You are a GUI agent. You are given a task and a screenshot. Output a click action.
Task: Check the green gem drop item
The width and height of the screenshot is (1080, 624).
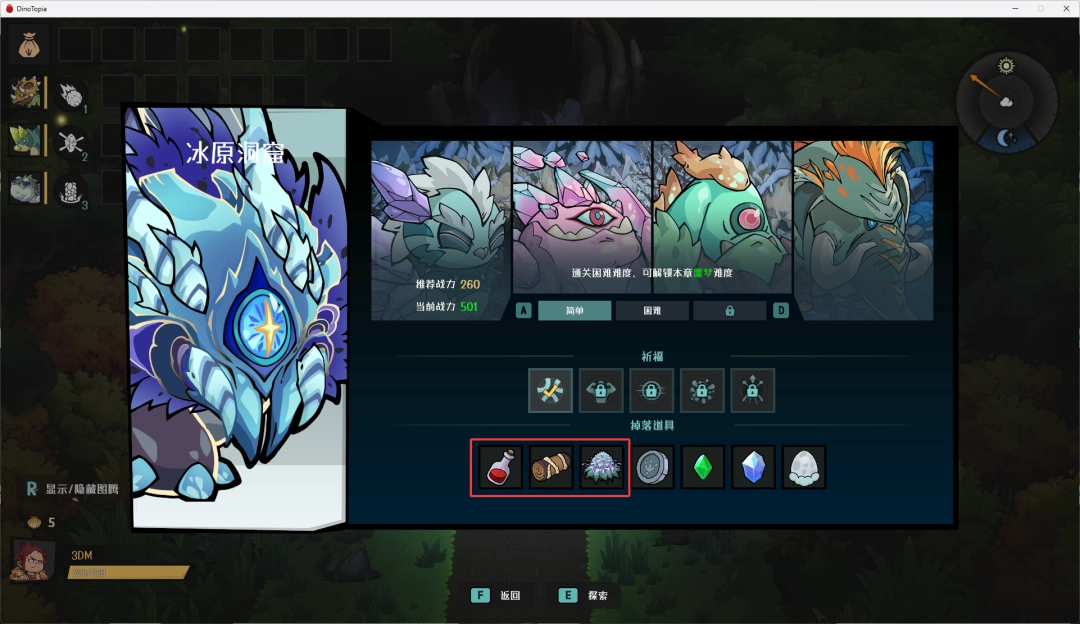703,467
